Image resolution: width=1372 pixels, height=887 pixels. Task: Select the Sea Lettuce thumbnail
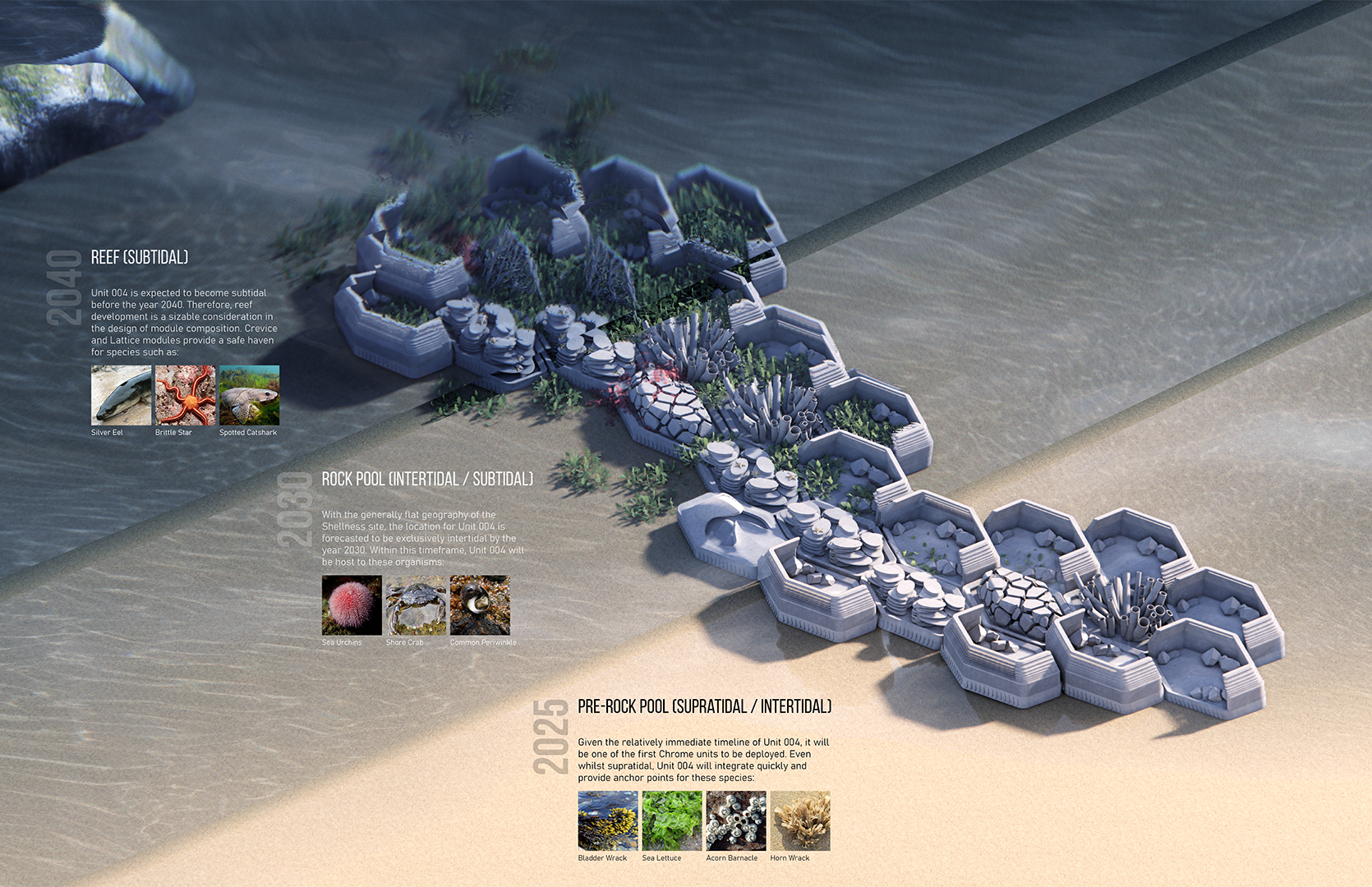click(672, 820)
